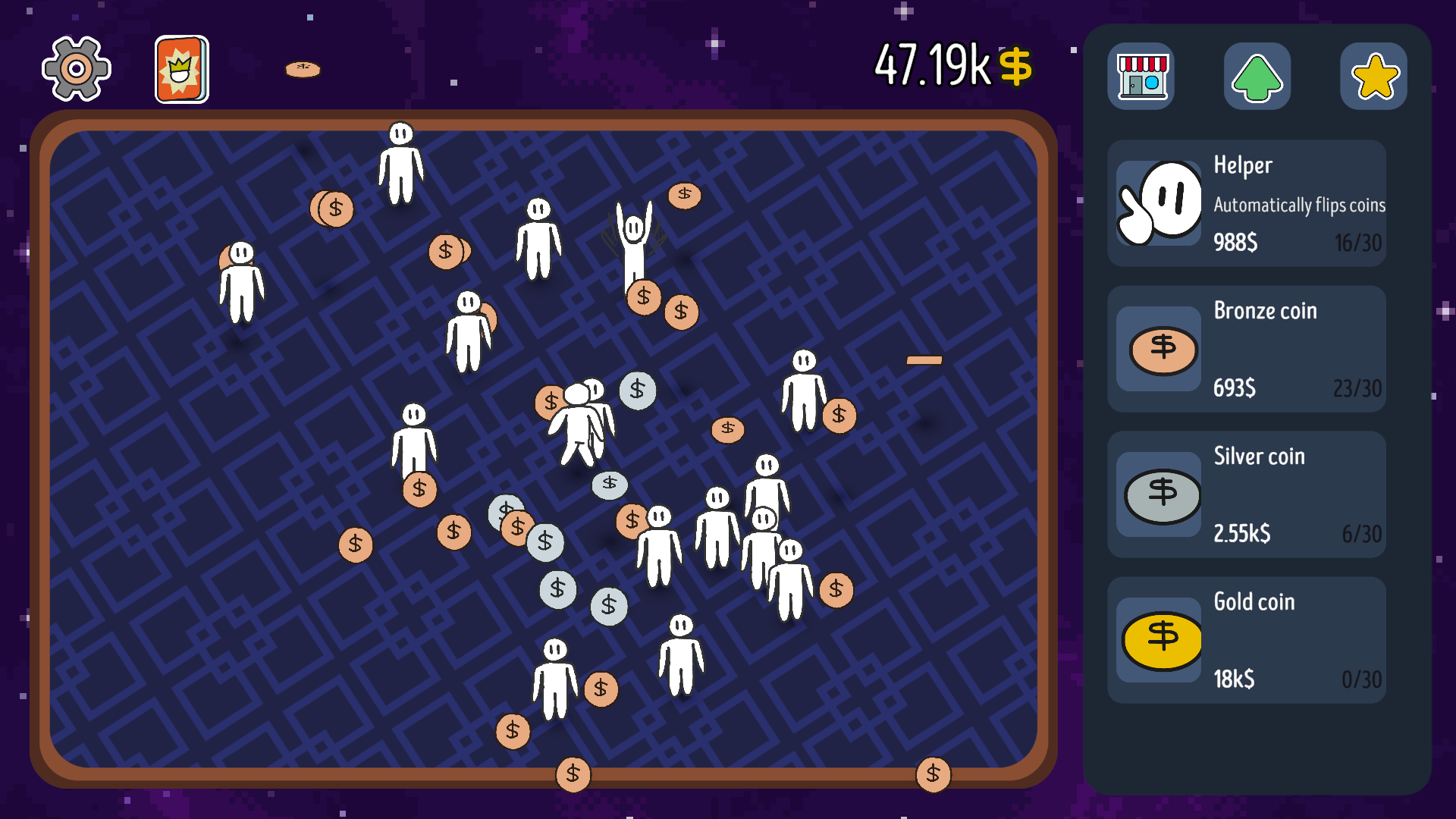The width and height of the screenshot is (1456, 819).
Task: Buy a Helper for 988$
Action: click(x=1235, y=243)
